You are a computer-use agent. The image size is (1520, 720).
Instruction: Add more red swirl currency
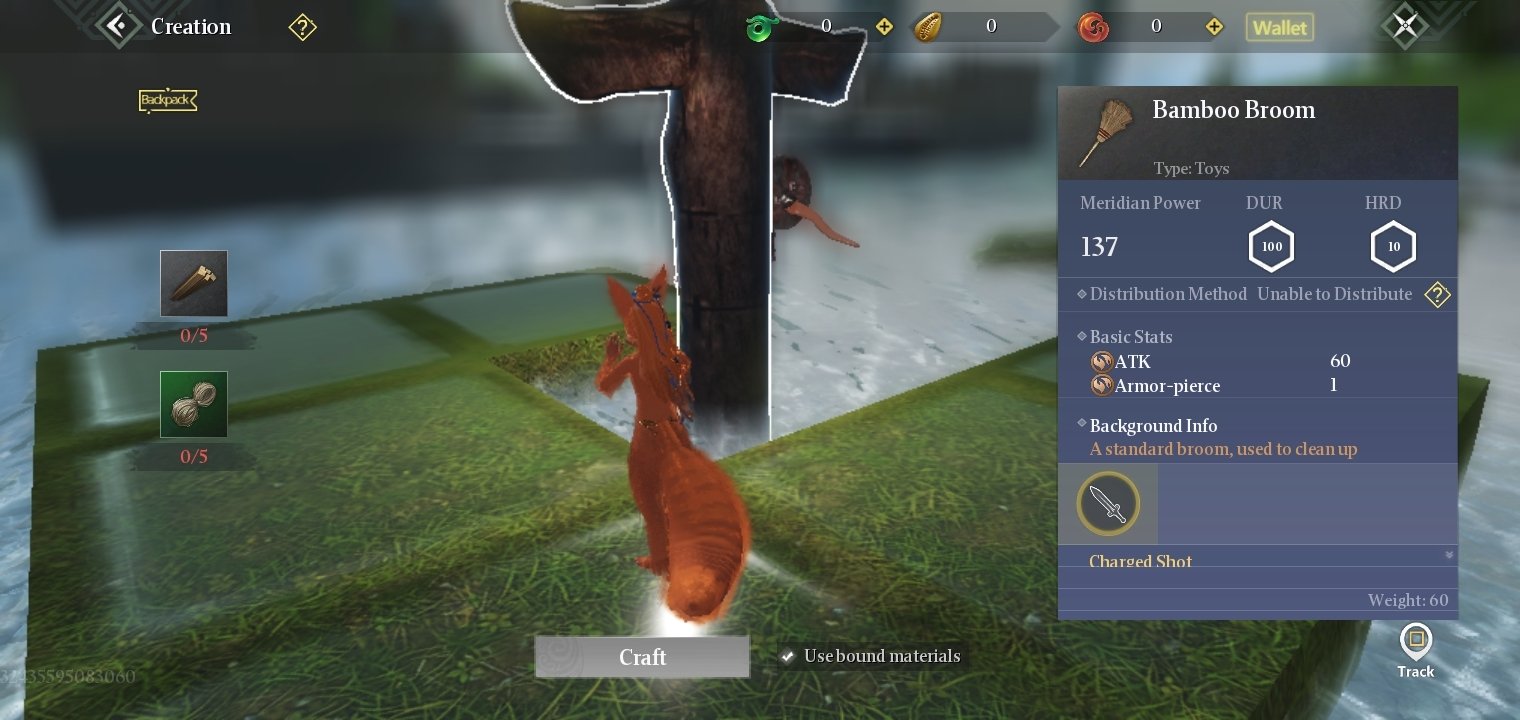(x=1214, y=27)
